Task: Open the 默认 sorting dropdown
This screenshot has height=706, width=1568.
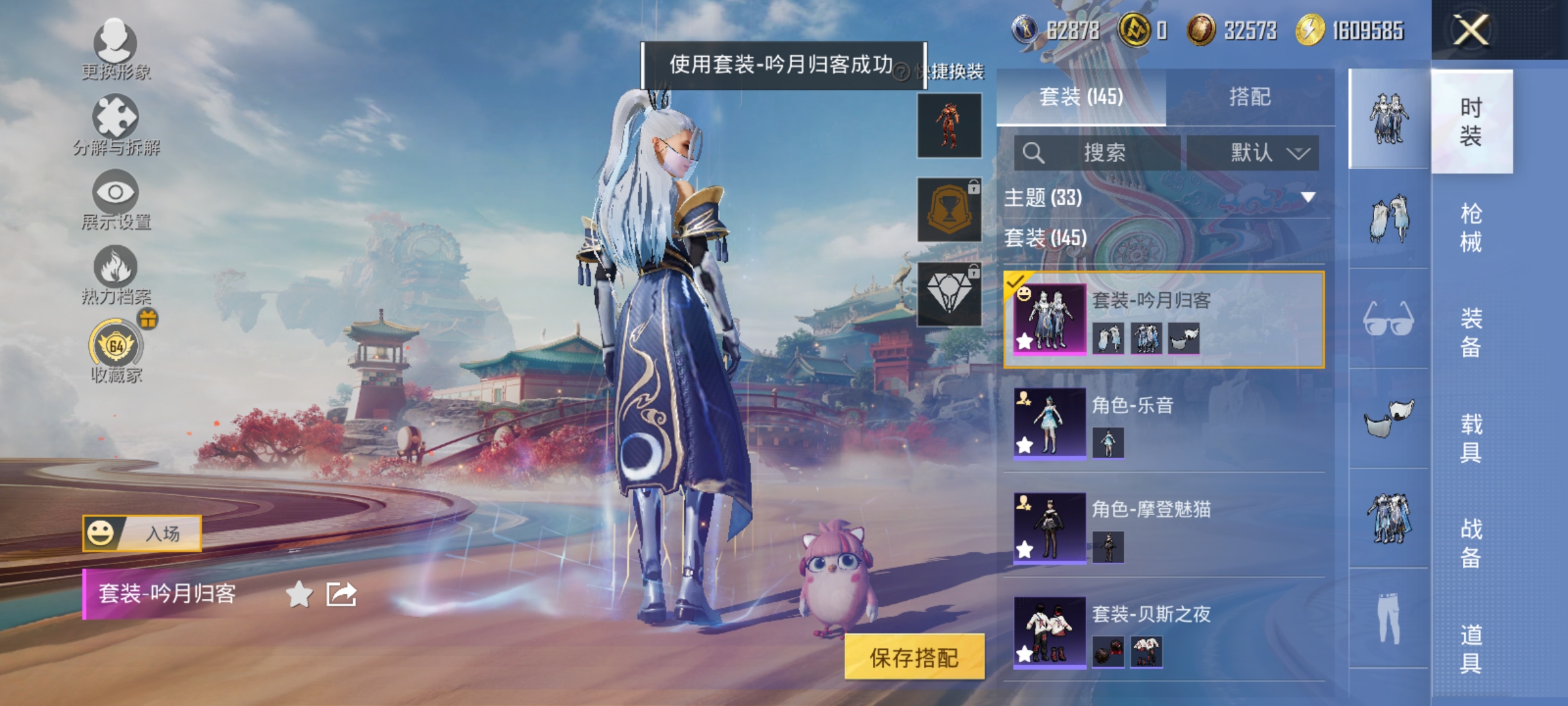Action: 1251,151
